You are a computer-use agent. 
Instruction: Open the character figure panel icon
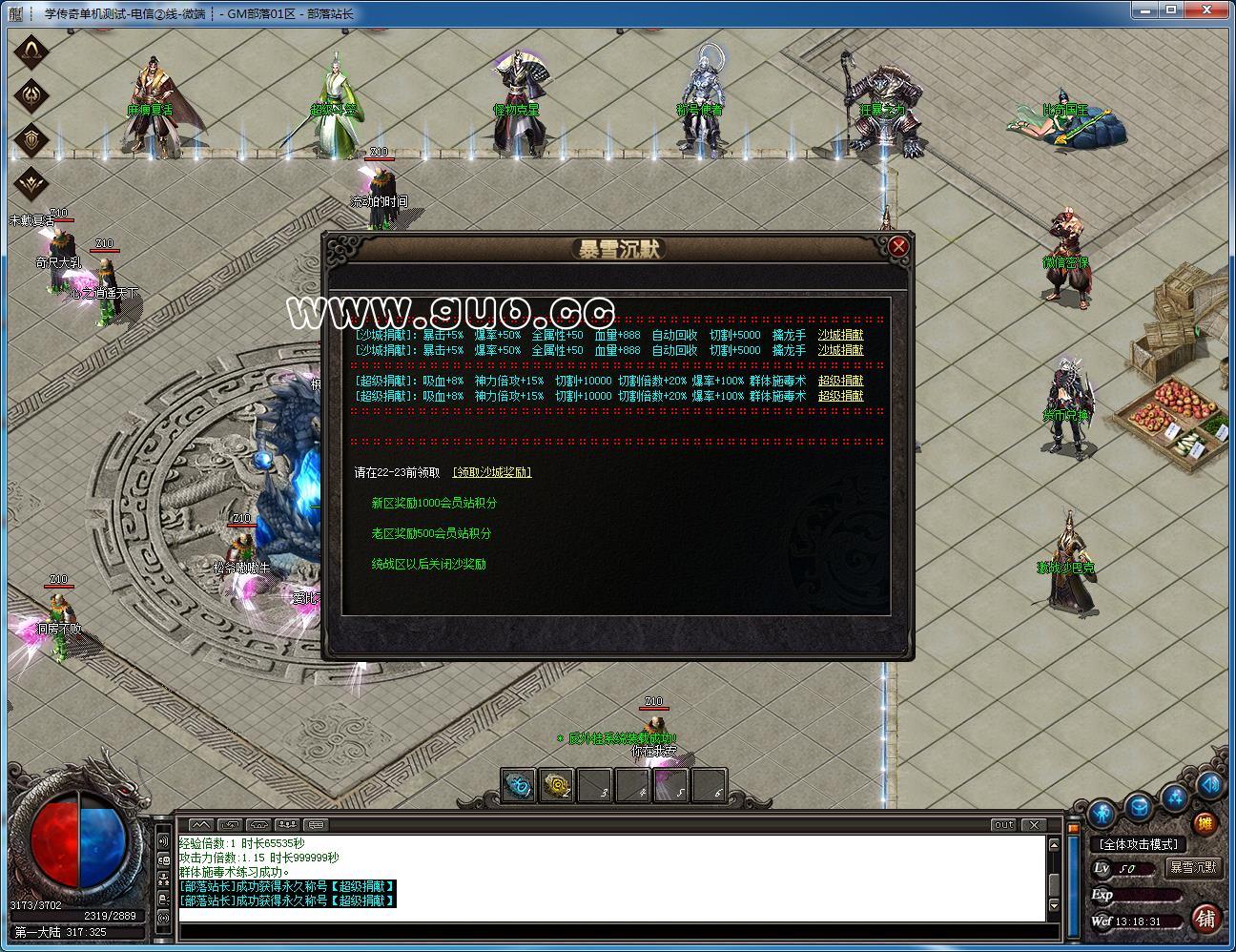coord(1102,814)
